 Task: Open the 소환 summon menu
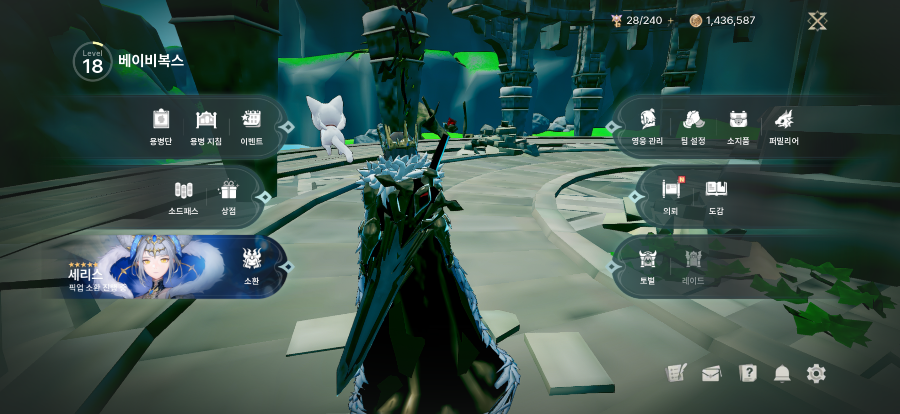(x=252, y=265)
